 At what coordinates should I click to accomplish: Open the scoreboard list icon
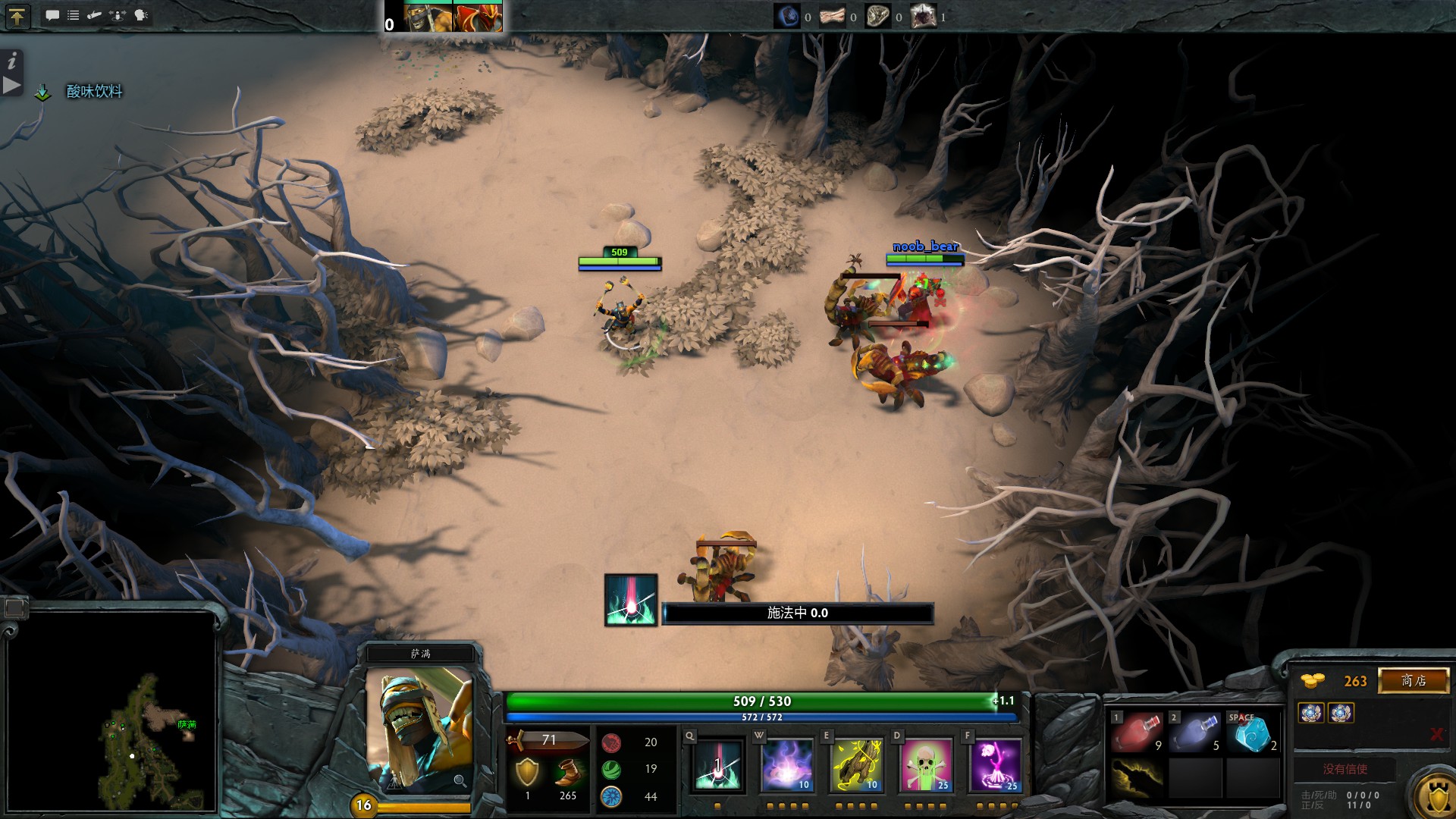(x=74, y=15)
